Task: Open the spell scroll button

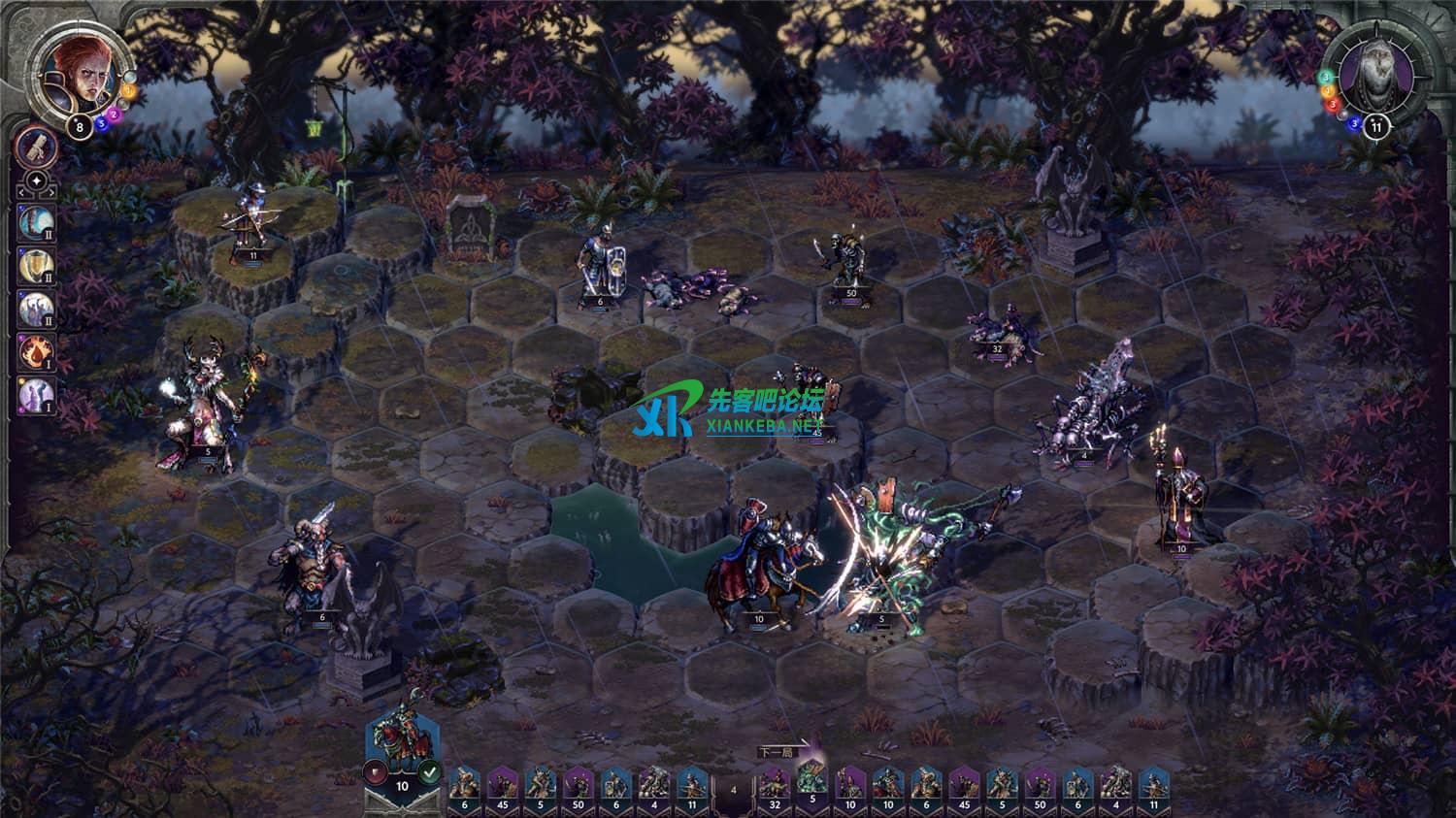Action: (37, 146)
